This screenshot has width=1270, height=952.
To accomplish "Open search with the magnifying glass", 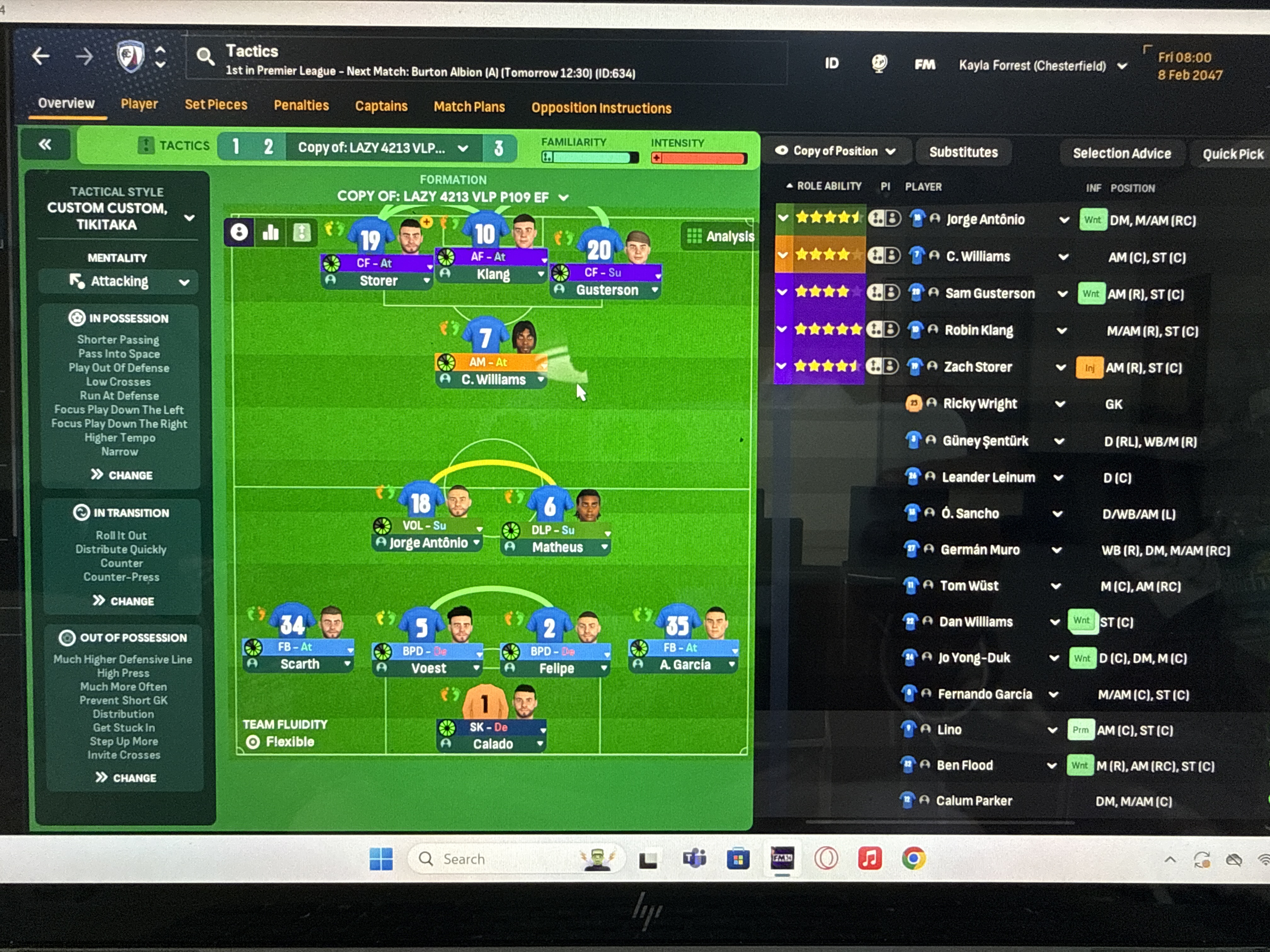I will [x=205, y=56].
